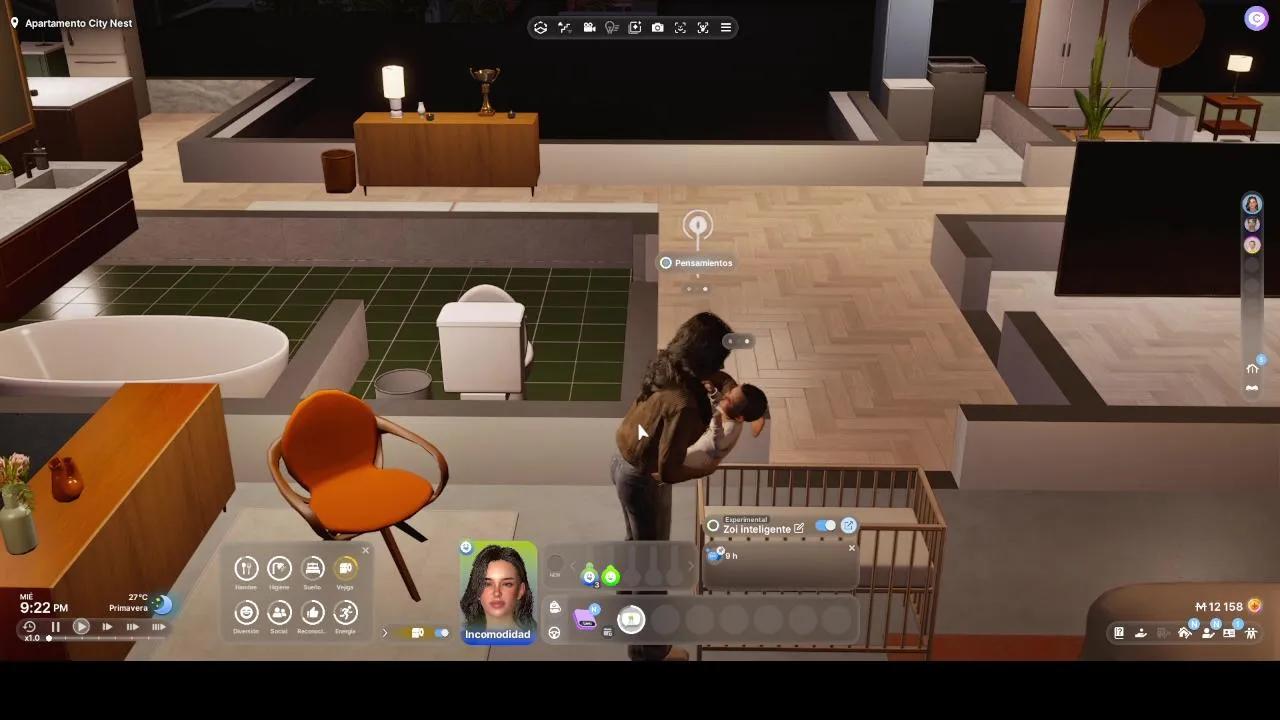
Task: Open the game guide journal icon
Action: coord(1118,632)
